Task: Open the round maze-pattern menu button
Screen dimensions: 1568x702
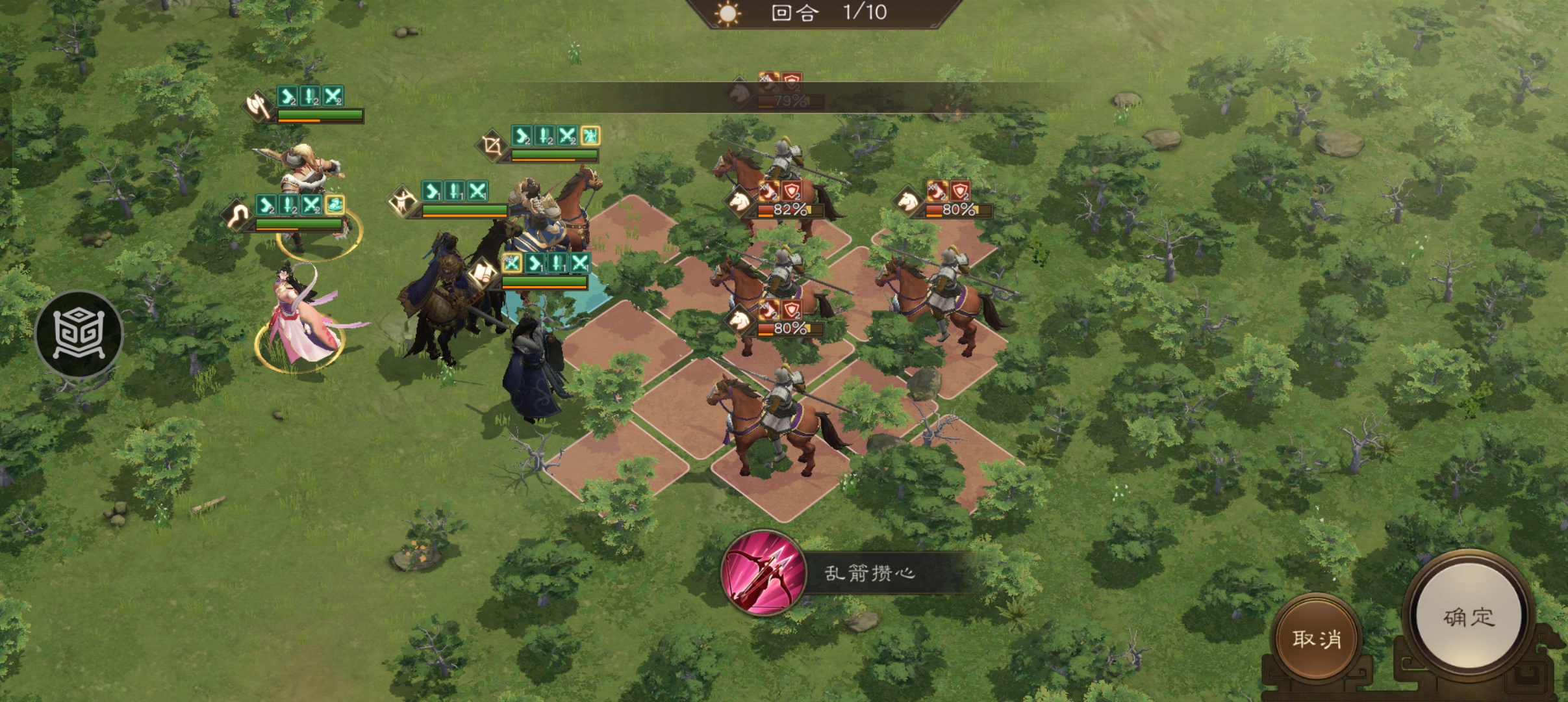Action: click(79, 334)
